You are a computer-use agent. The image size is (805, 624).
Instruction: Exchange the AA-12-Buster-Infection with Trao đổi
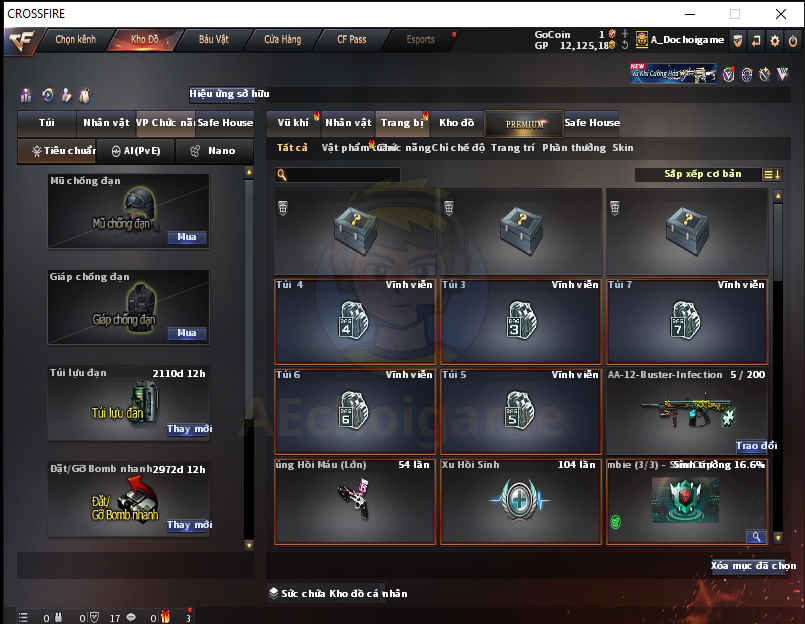755,446
